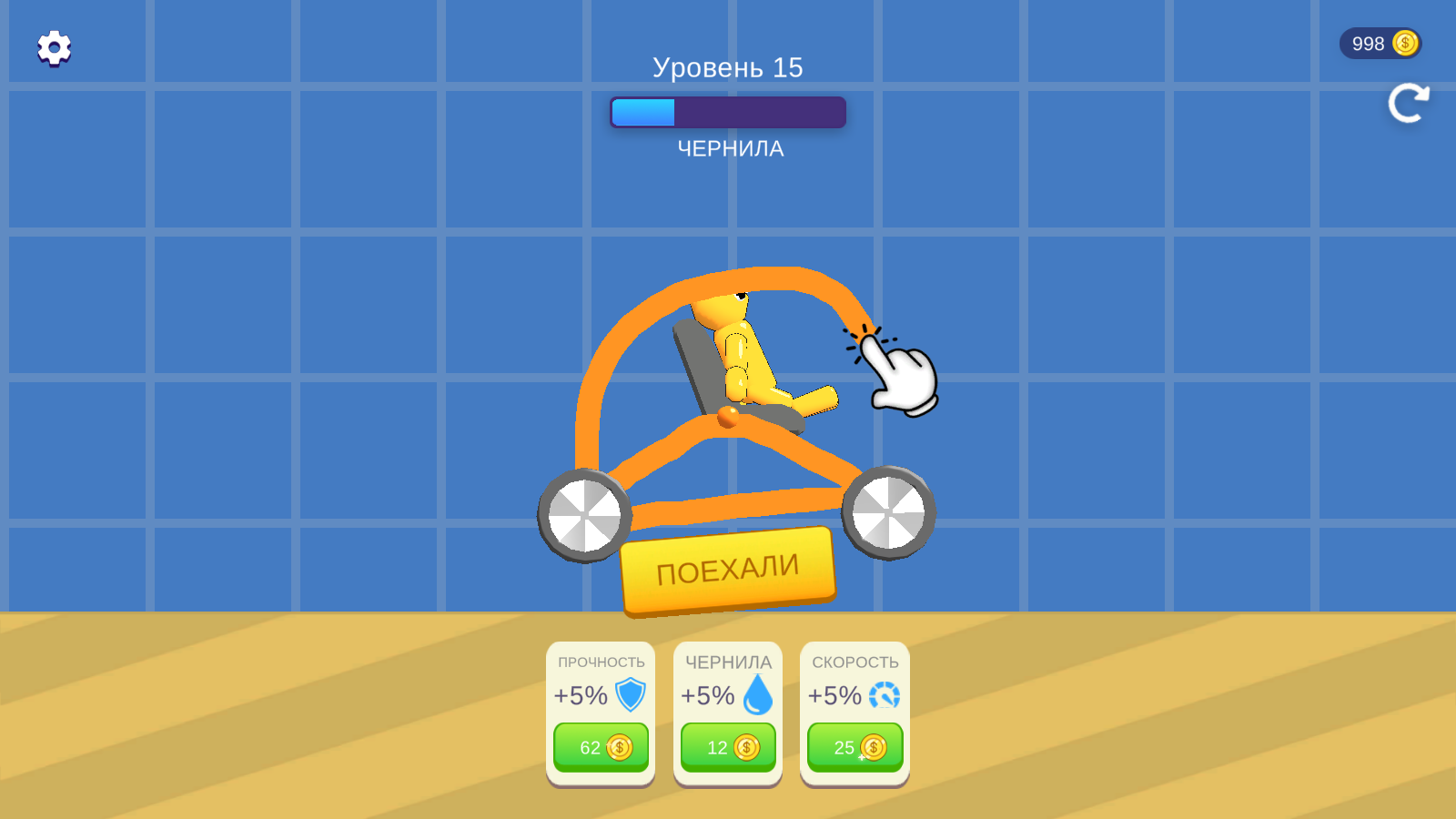
Task: Click the speedometer icon on the Скорость card
Action: [884, 696]
